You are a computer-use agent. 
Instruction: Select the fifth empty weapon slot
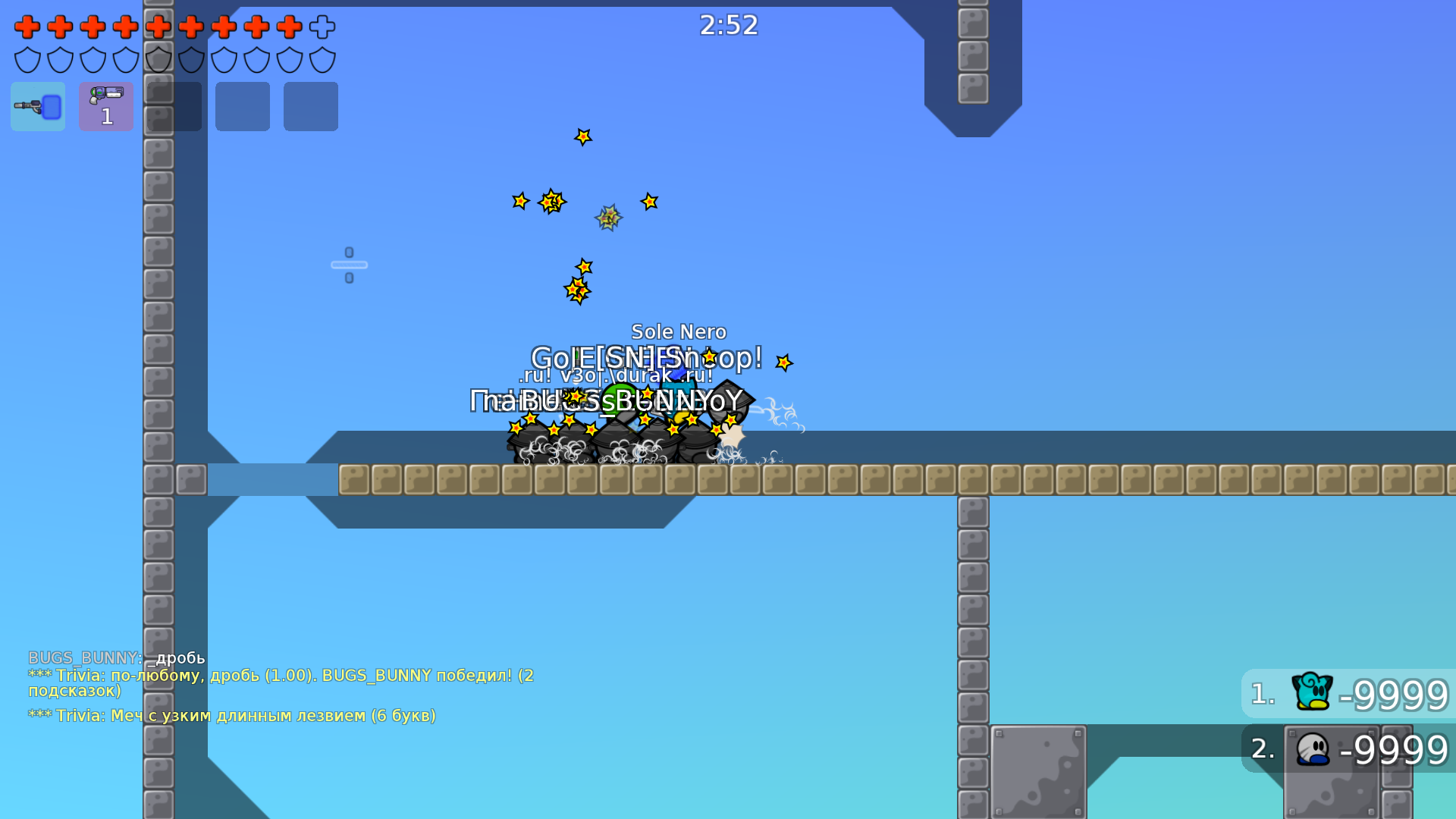pos(310,106)
